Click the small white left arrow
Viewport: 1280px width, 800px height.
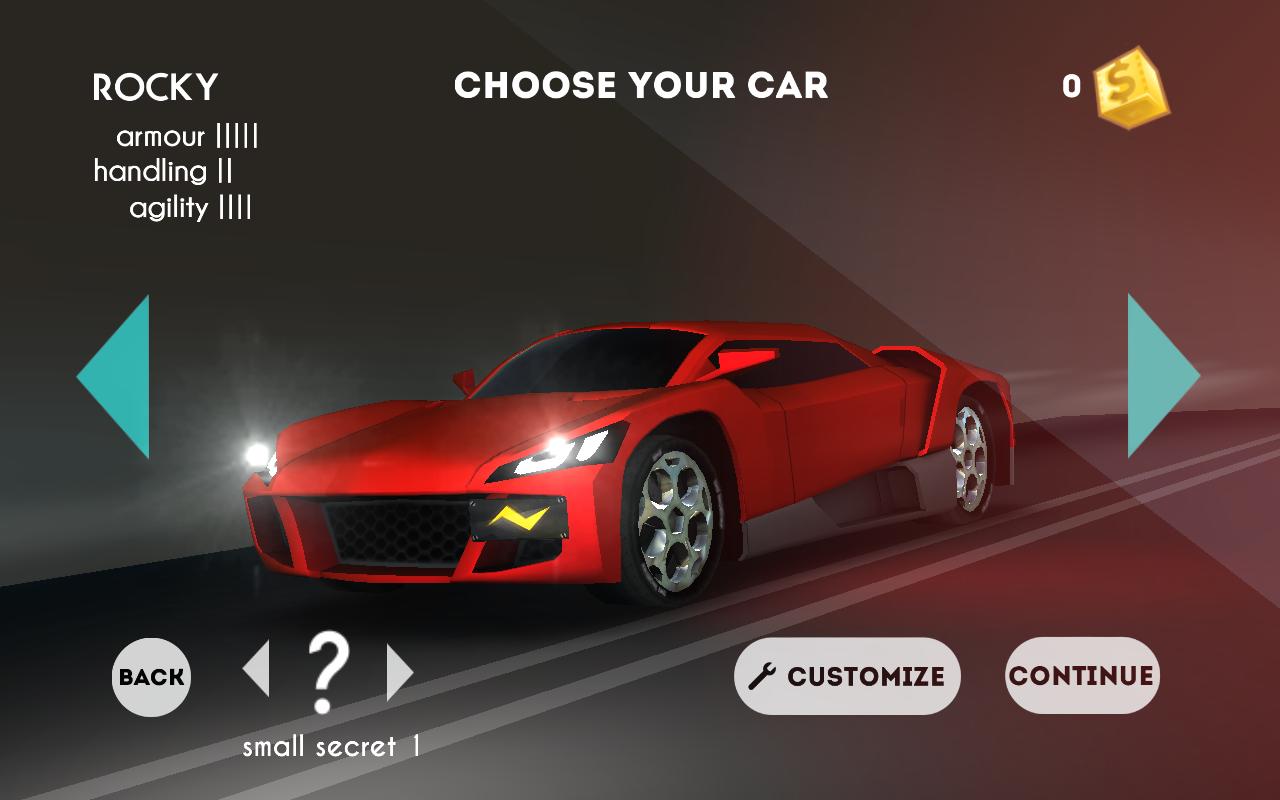(258, 671)
